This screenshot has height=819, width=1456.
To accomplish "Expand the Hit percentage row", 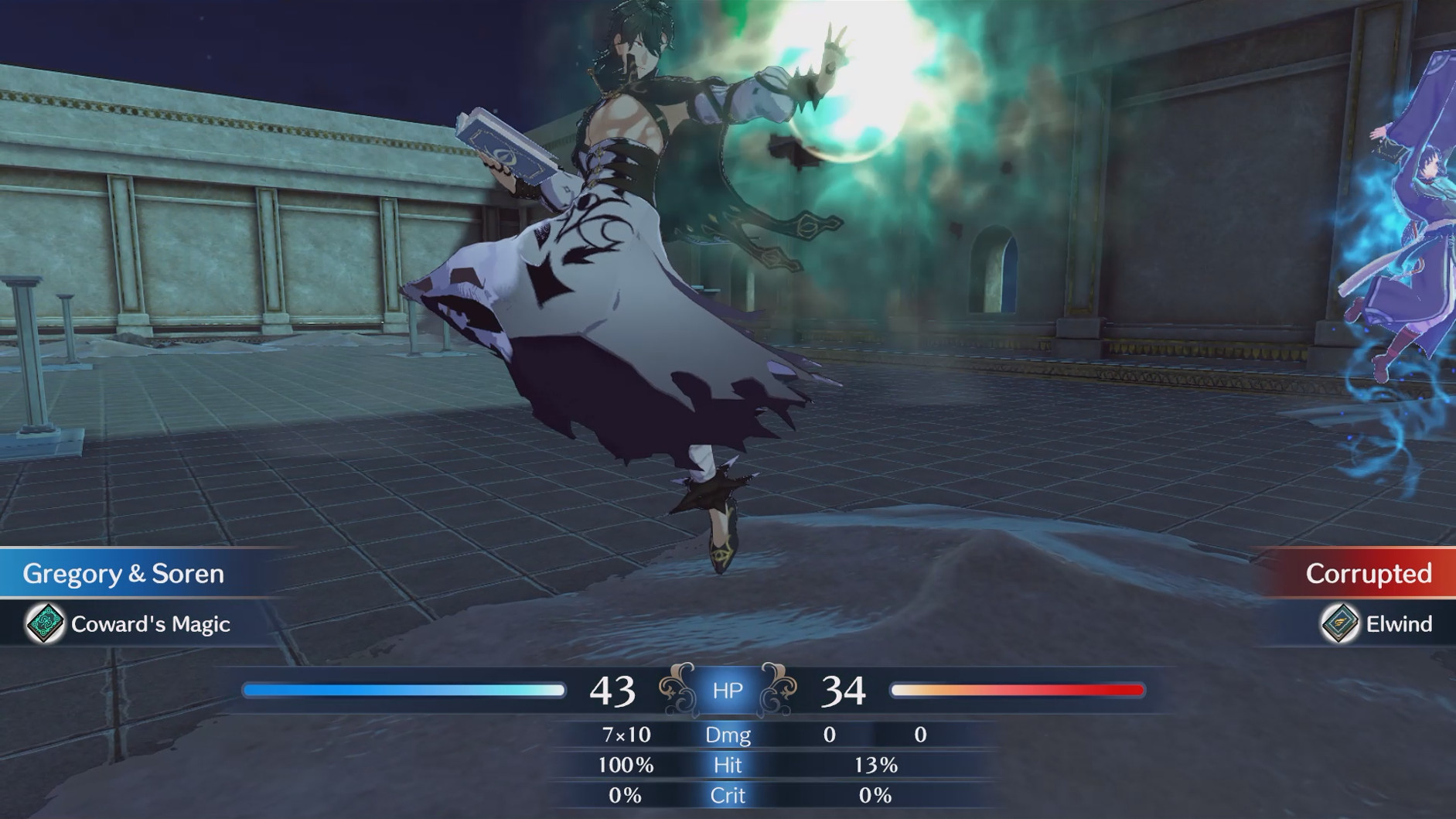I will [728, 766].
